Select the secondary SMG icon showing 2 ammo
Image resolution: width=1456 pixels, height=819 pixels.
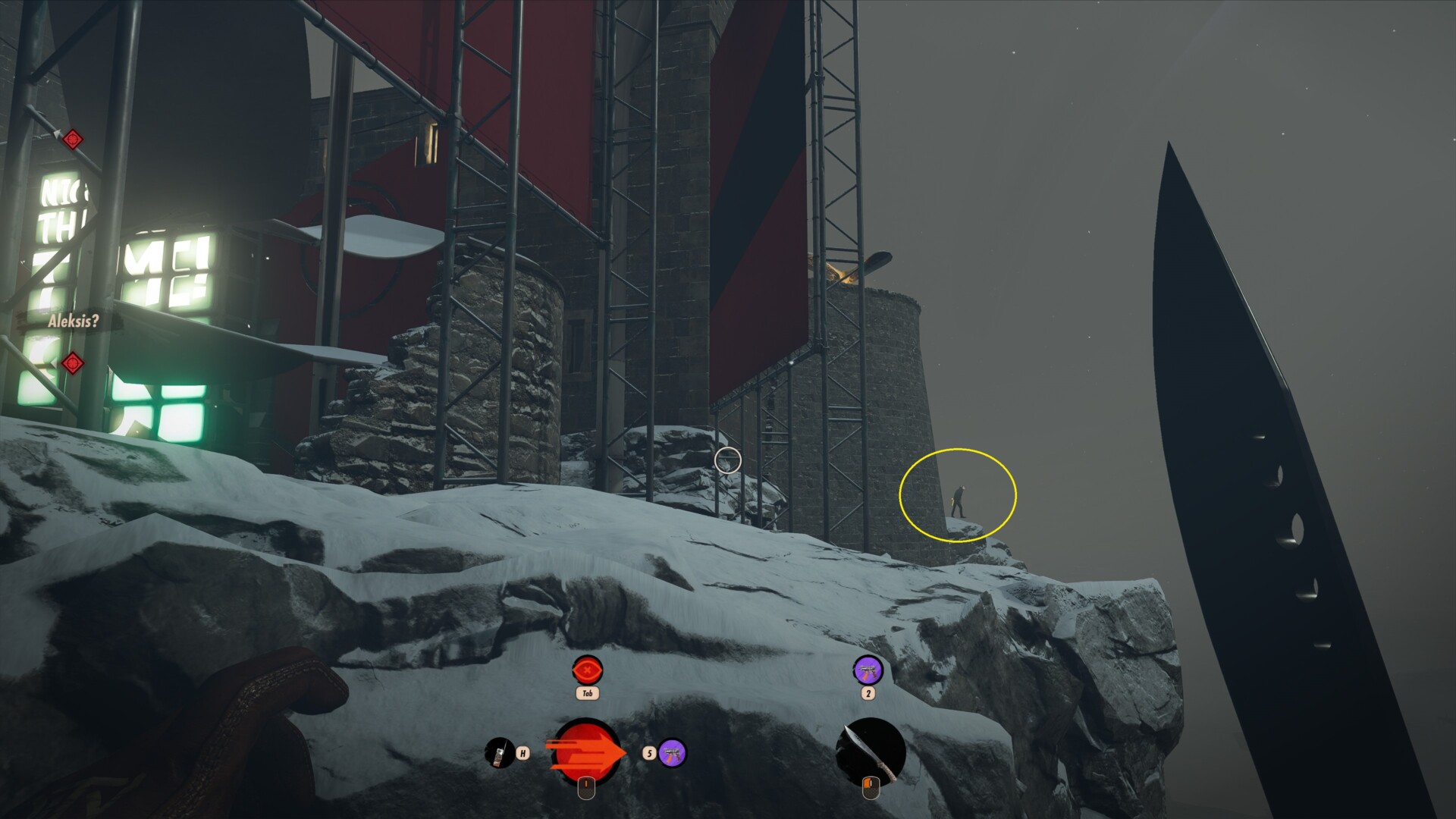tap(868, 671)
